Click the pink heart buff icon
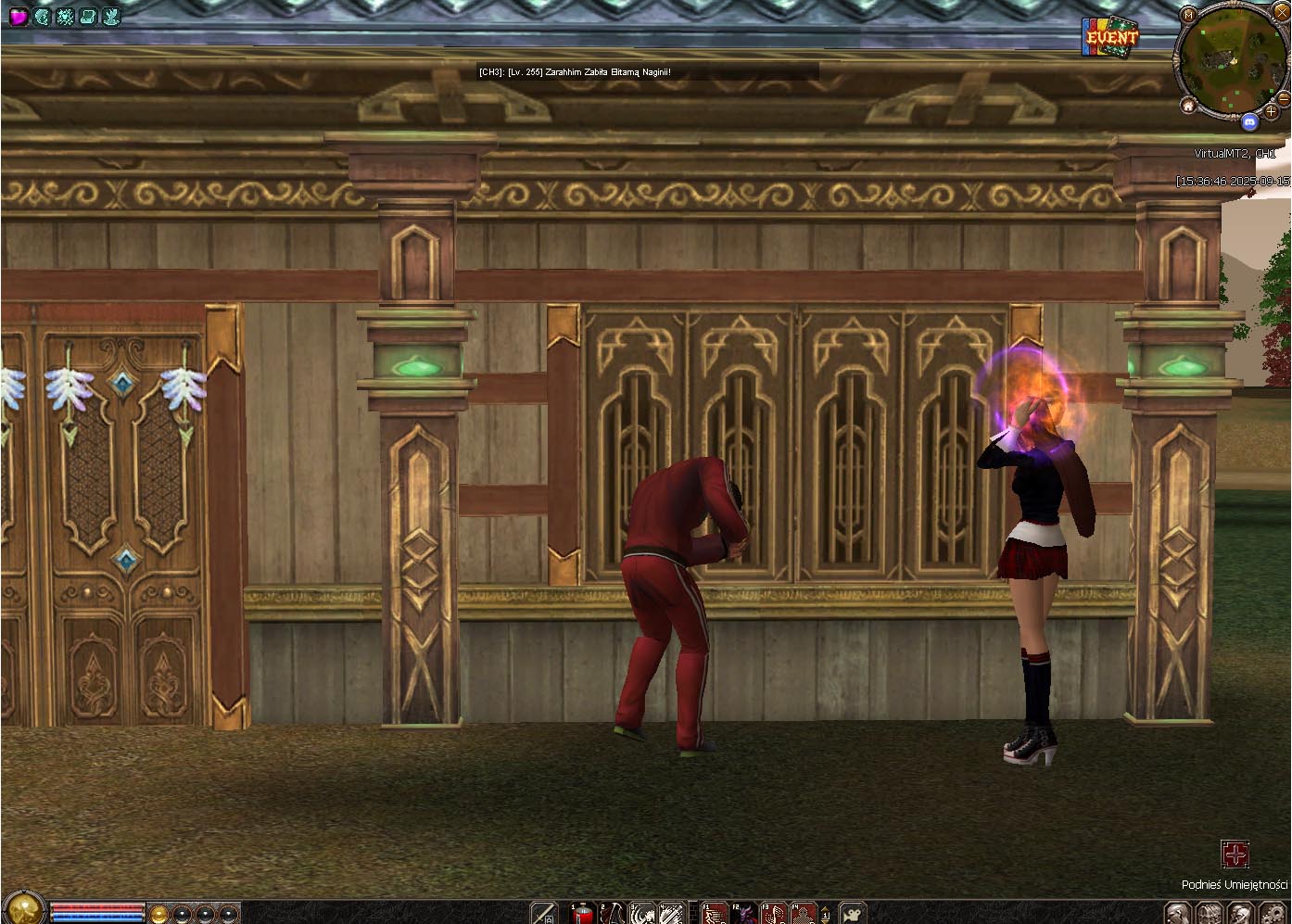Viewport: 1292px width, 924px height. tap(18, 16)
